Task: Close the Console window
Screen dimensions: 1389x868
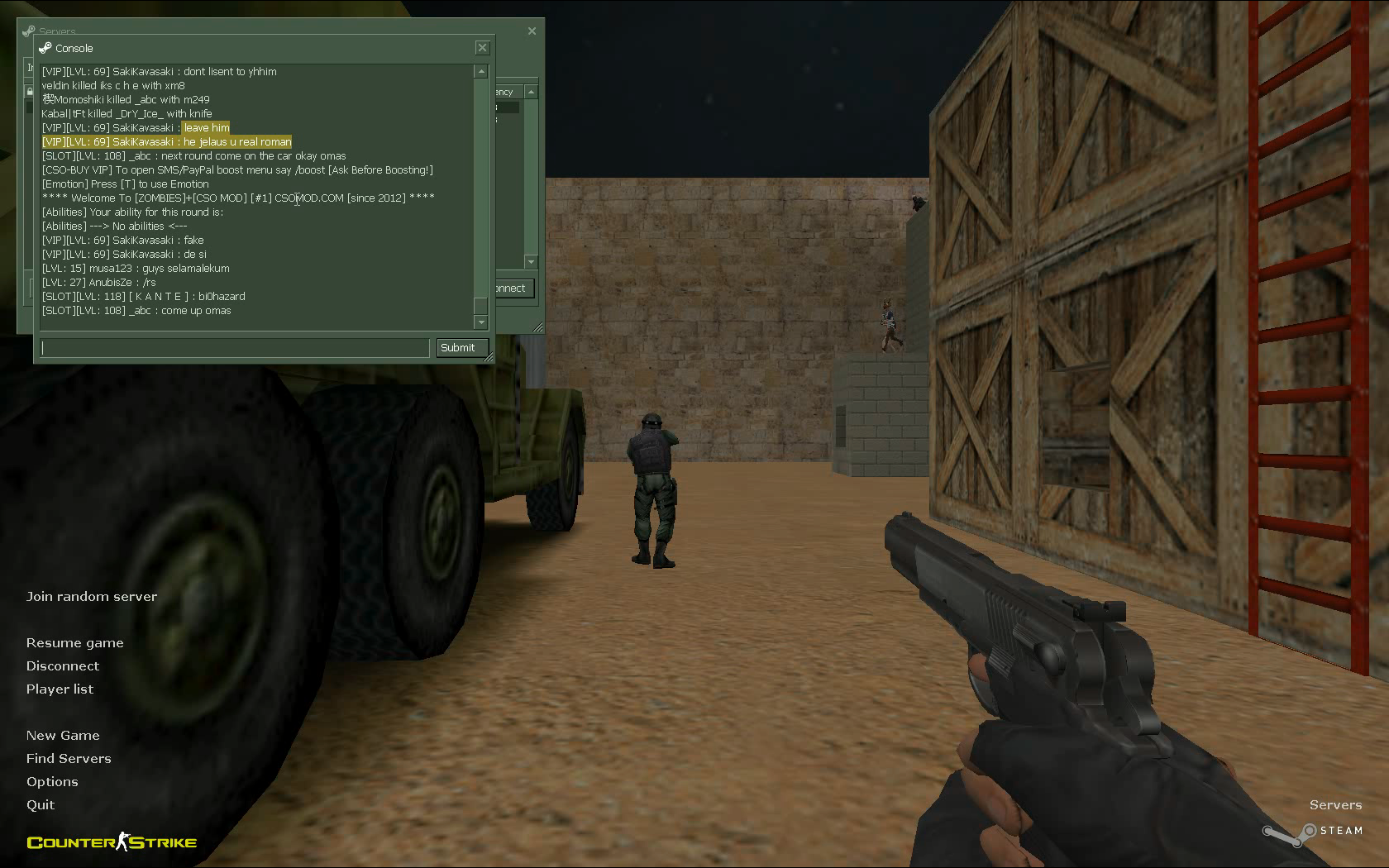Action: tap(483, 48)
